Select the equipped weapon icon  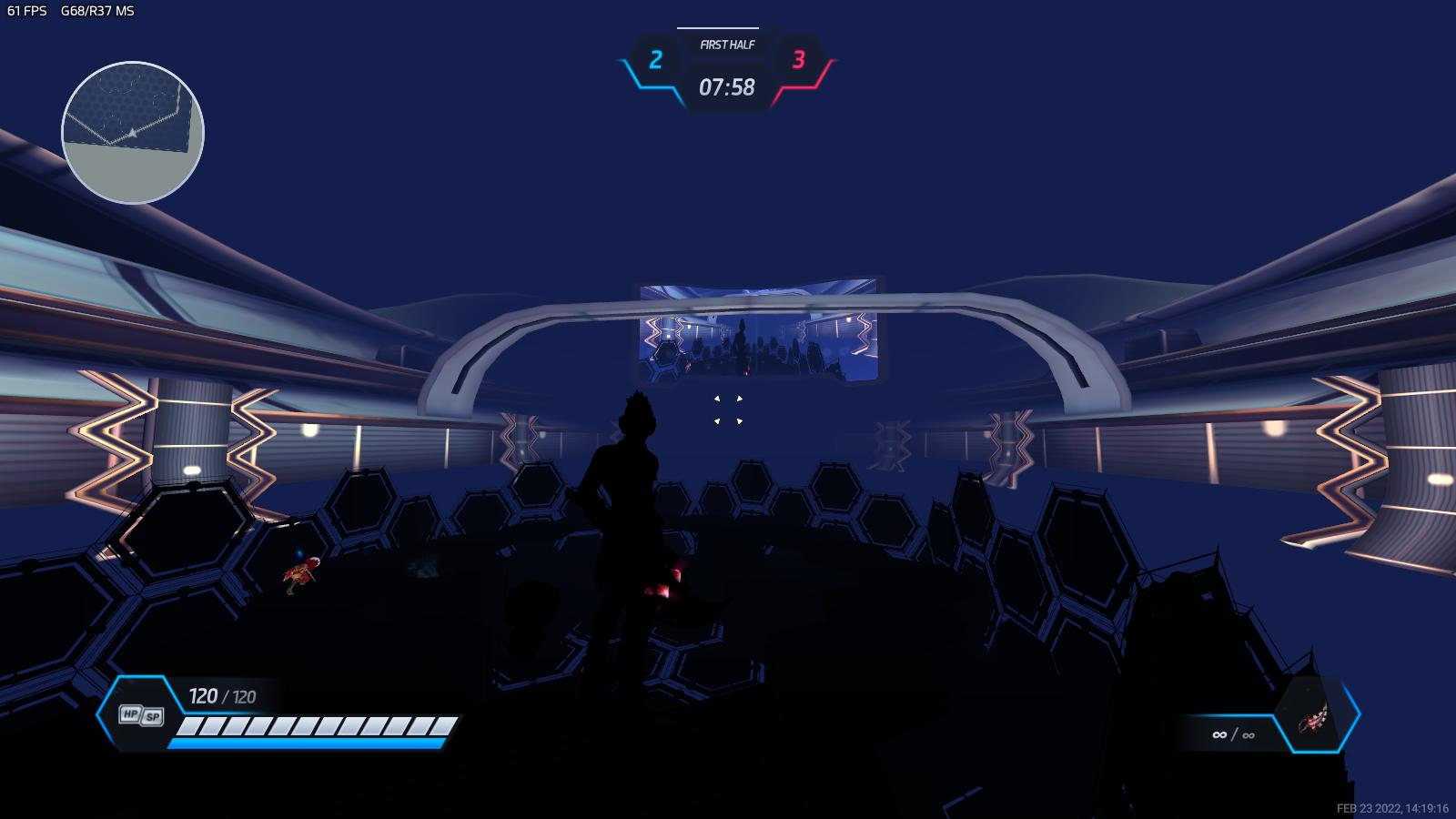1312,717
